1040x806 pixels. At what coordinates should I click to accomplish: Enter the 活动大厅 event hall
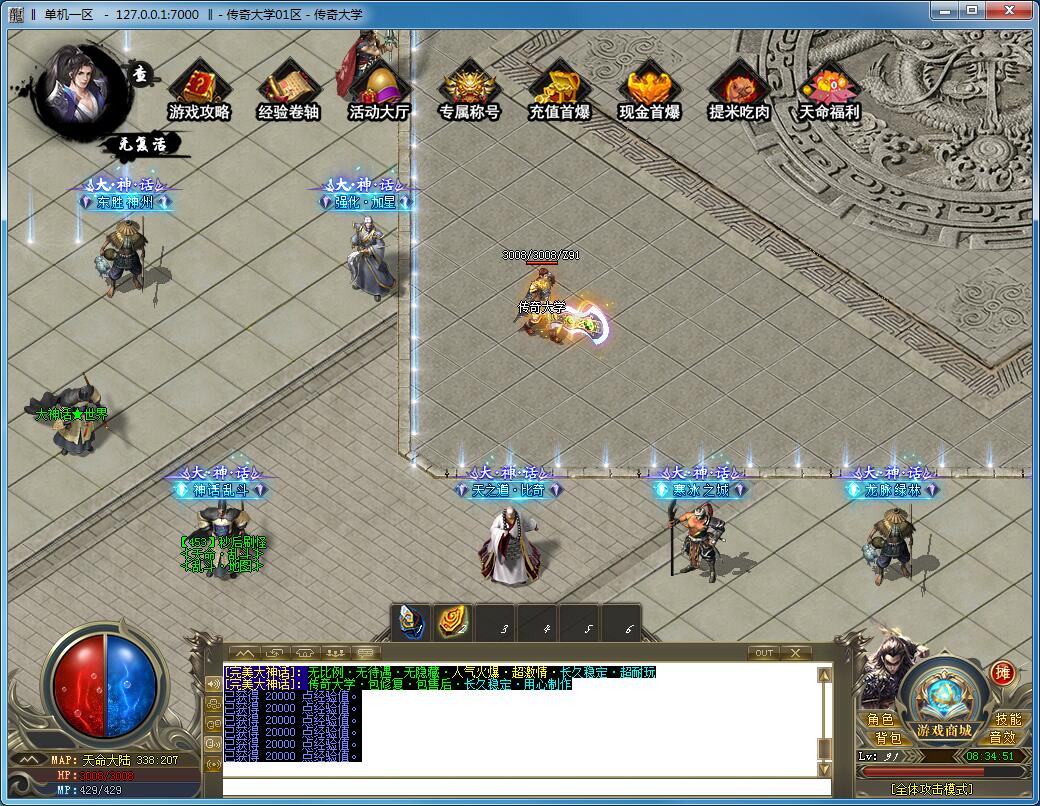coord(379,89)
